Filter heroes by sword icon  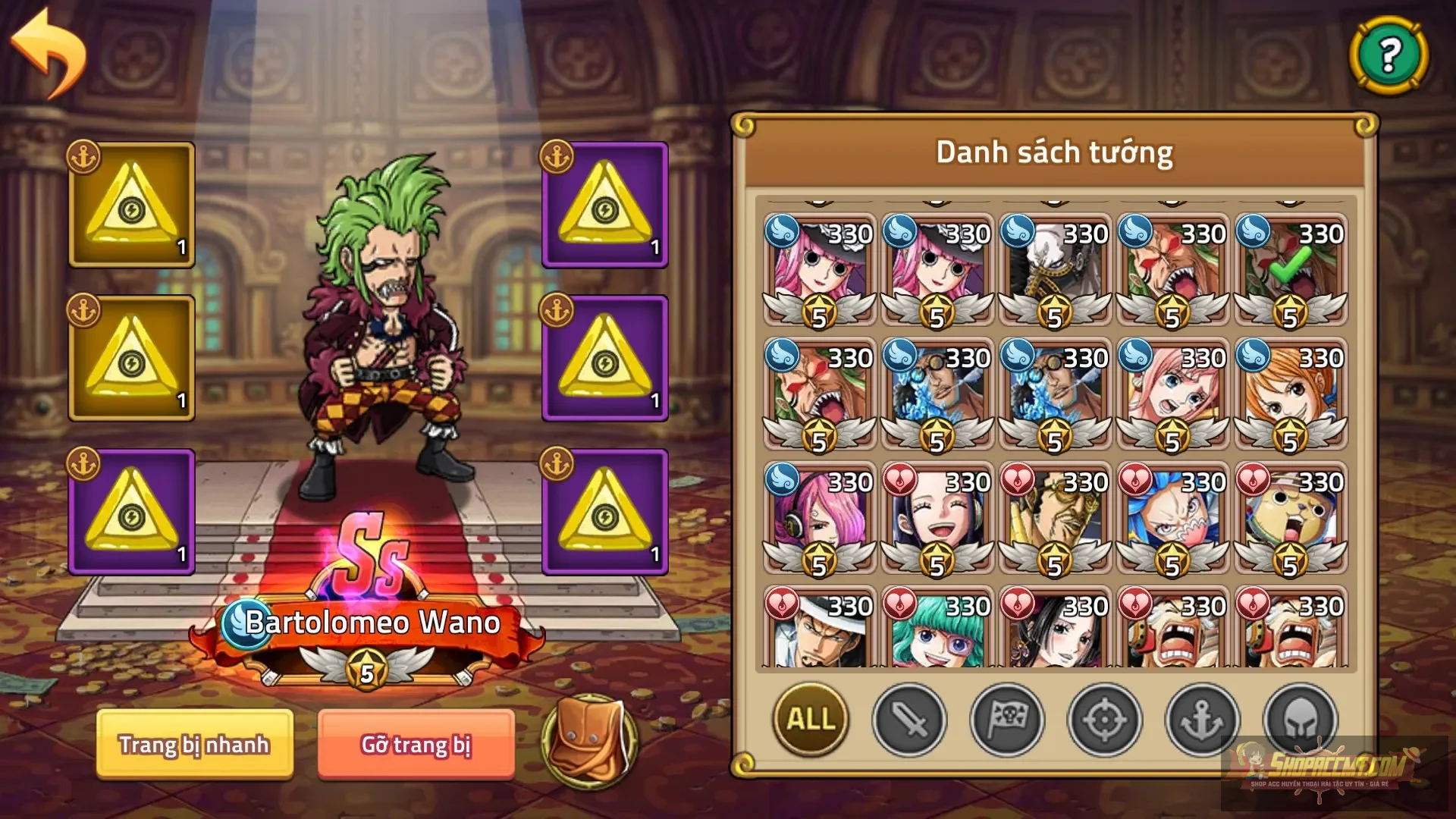908,720
